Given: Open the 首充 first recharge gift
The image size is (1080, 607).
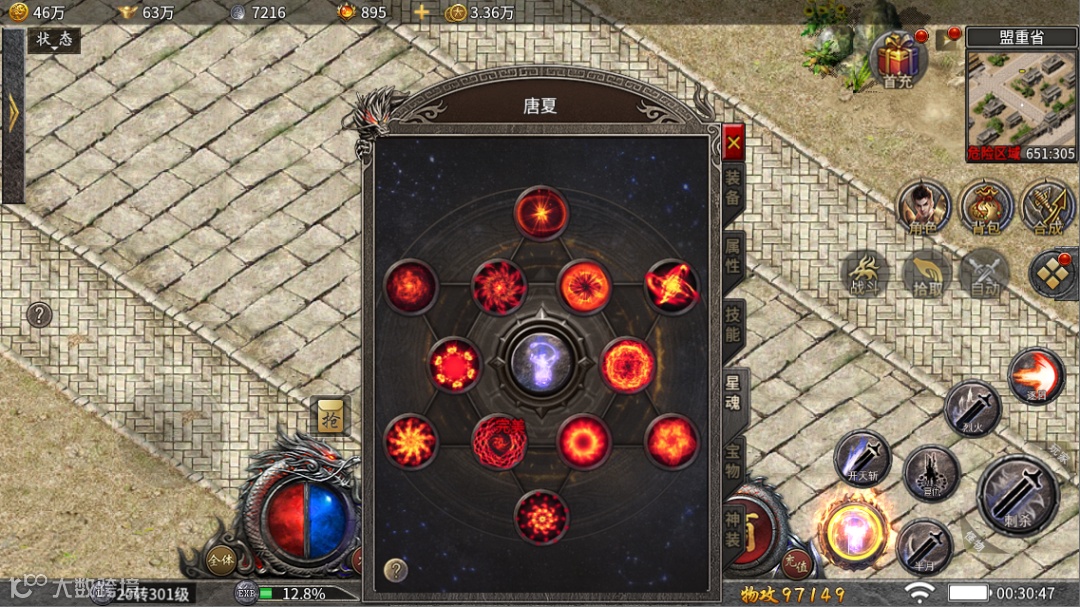Looking at the screenshot, I should point(897,58).
